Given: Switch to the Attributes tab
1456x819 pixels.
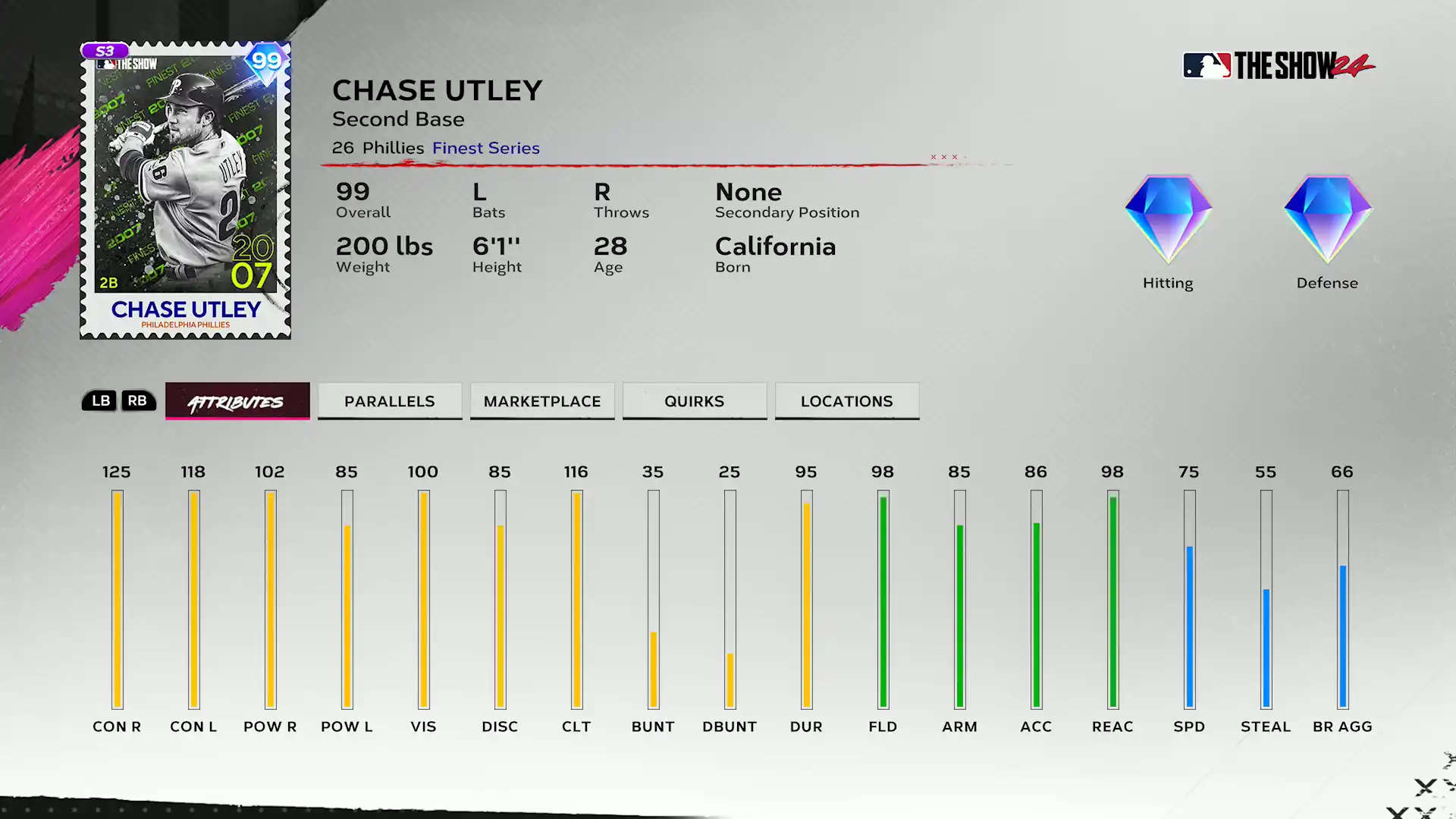Looking at the screenshot, I should (237, 401).
